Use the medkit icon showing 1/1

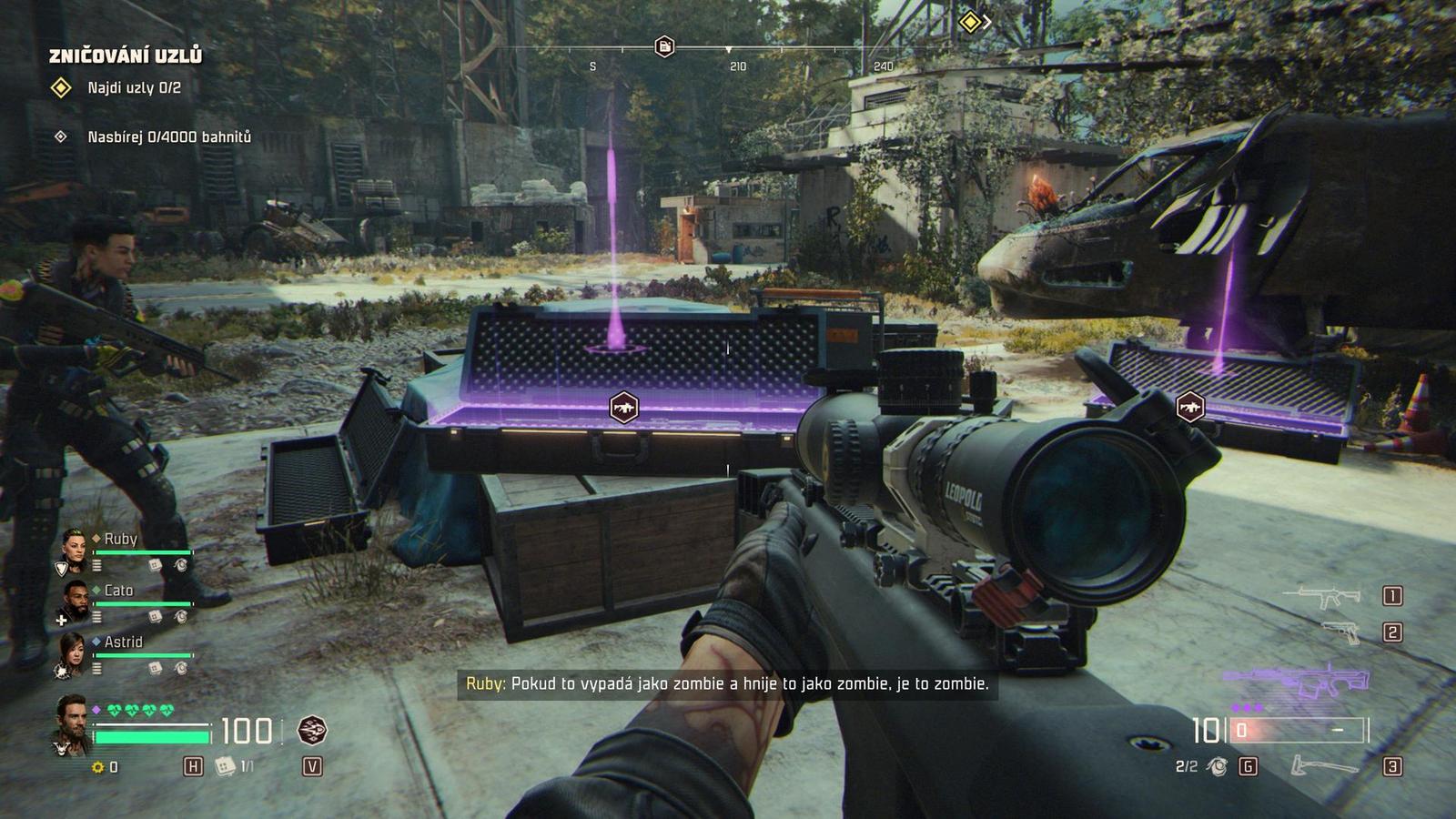[x=224, y=766]
